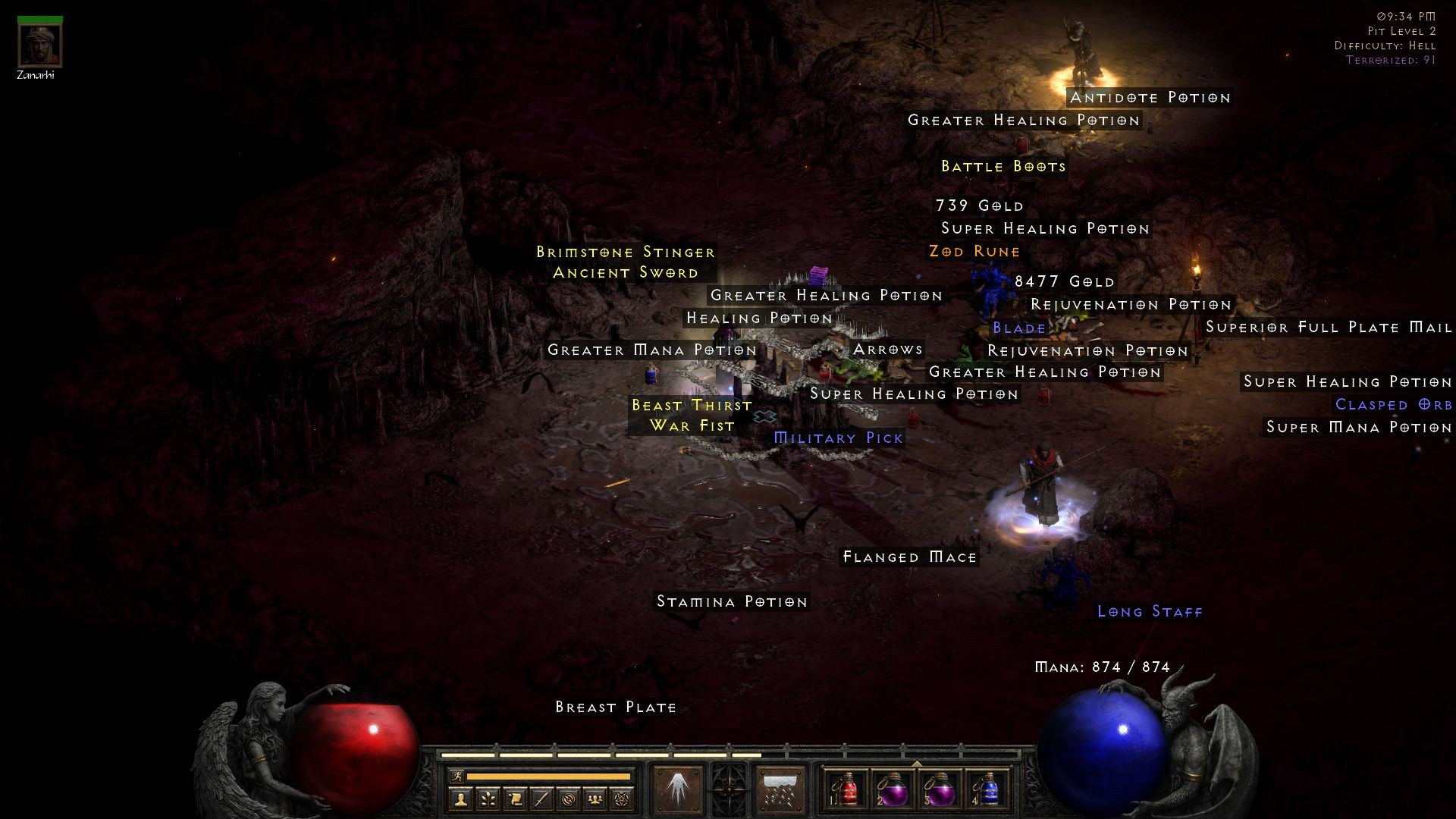Open the character screen icon
This screenshot has width=1456, height=819.
click(x=461, y=799)
